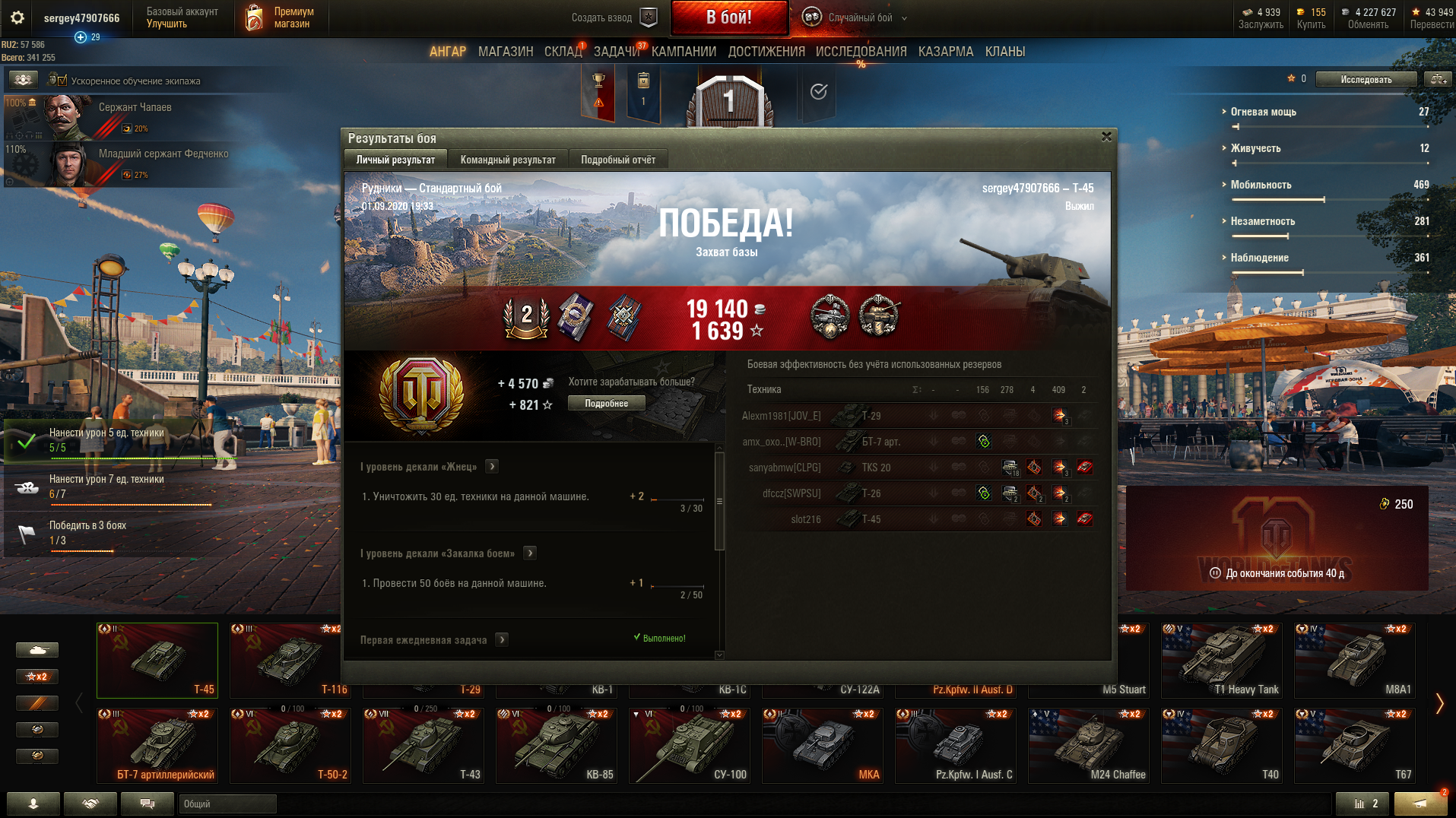Click the Исследовать button
The width and height of the screenshot is (1456, 818).
tap(1366, 79)
